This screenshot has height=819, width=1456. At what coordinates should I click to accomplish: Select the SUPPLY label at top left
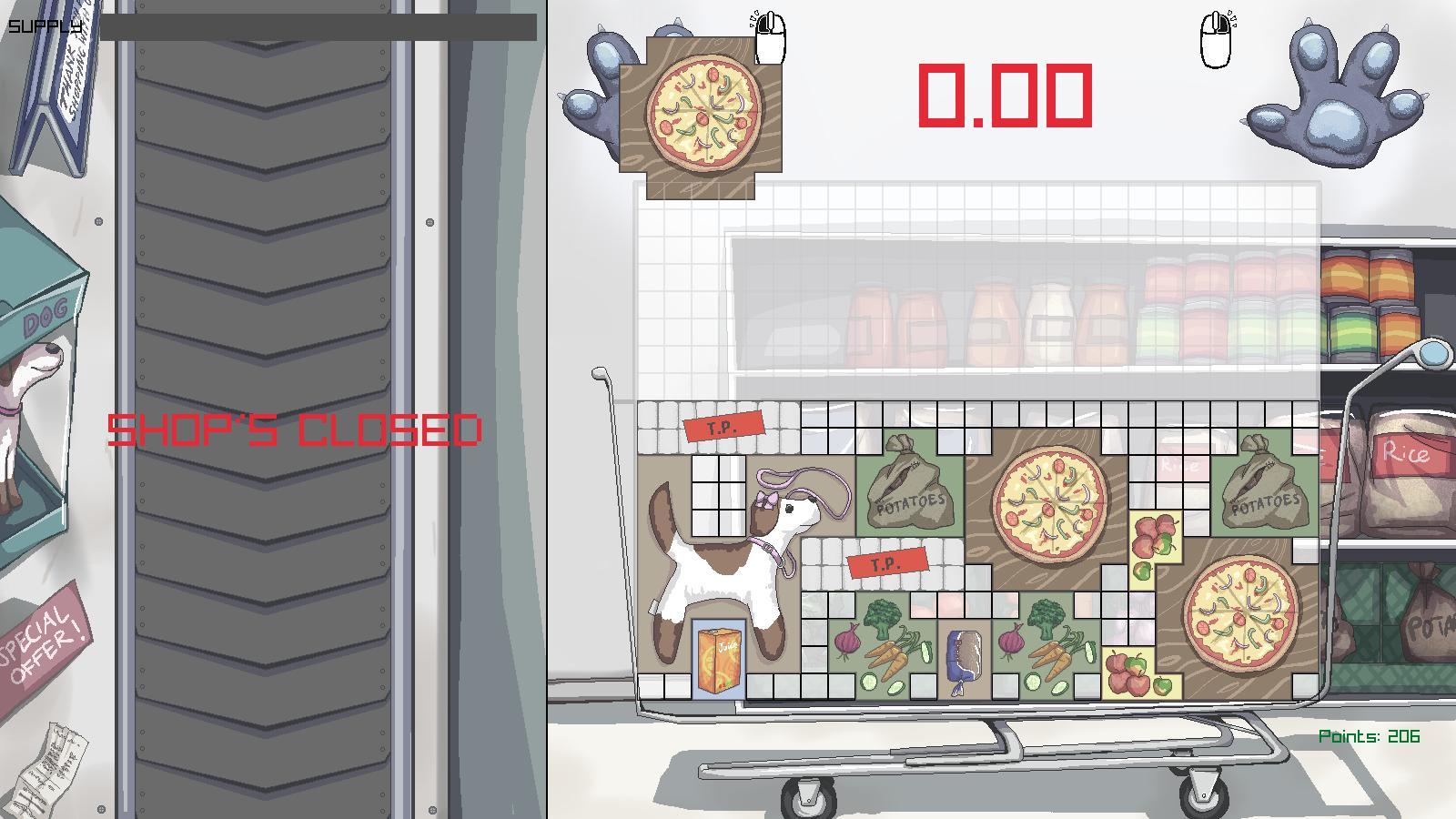(42, 27)
